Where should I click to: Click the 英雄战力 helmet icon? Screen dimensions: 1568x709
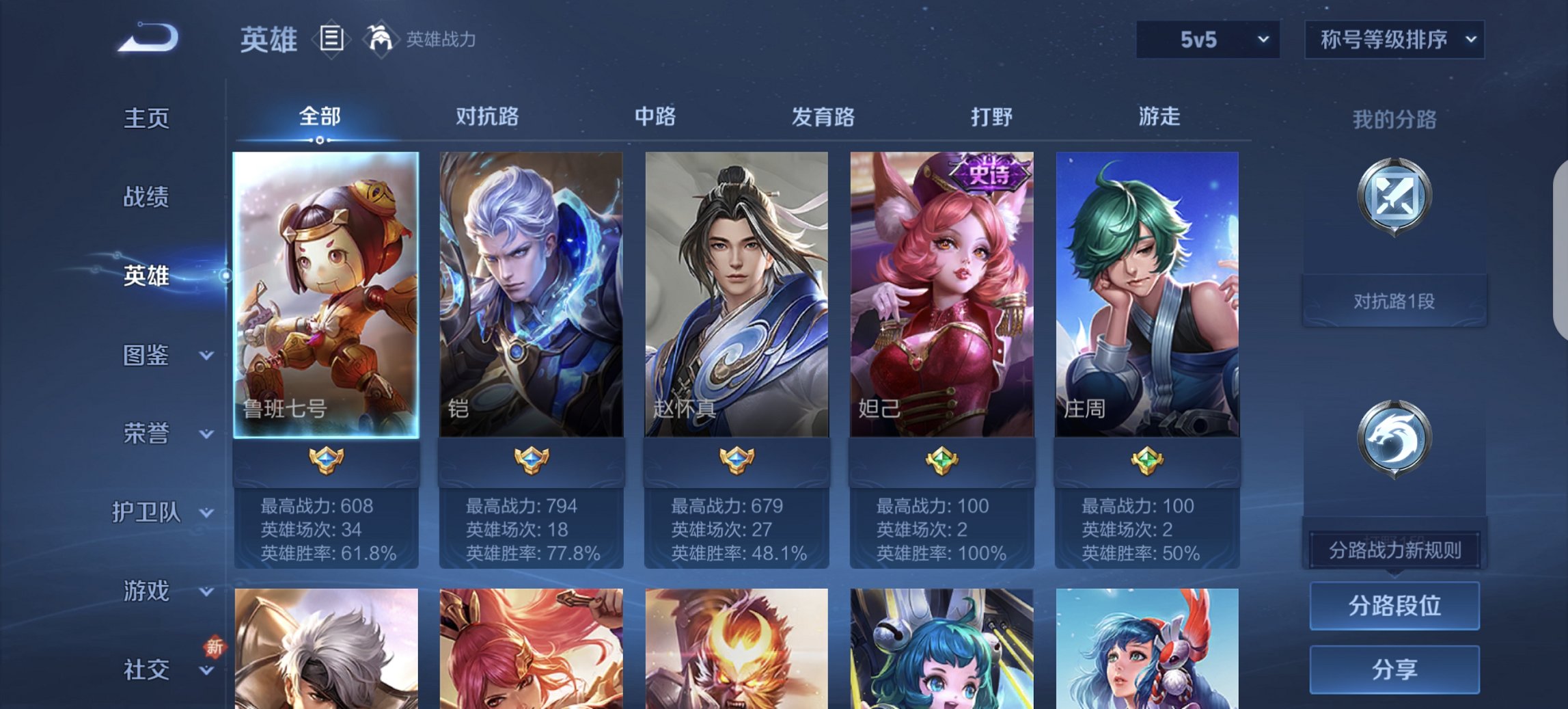[380, 40]
